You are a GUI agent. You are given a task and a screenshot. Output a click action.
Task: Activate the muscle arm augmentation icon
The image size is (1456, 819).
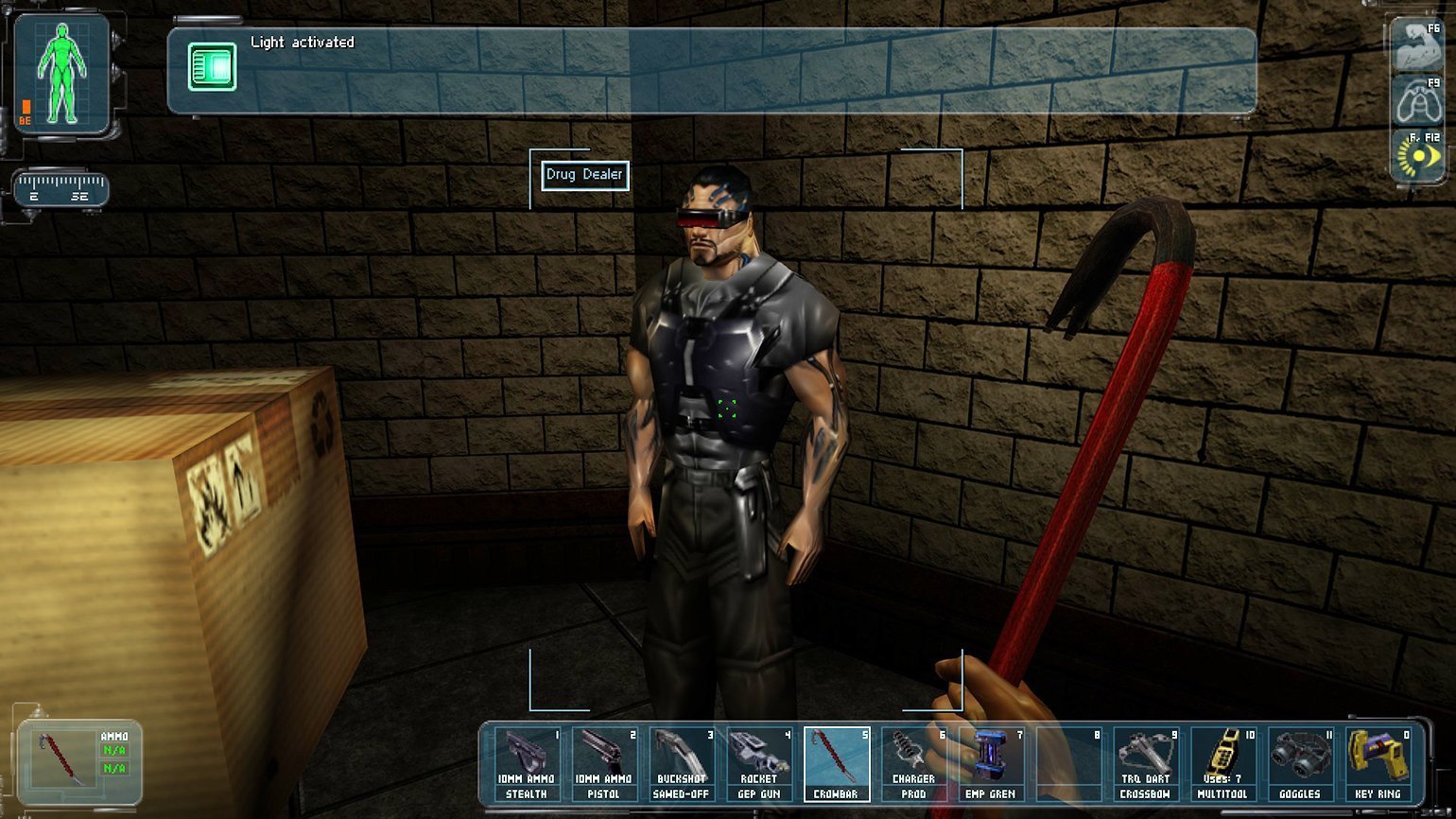[x=1418, y=48]
